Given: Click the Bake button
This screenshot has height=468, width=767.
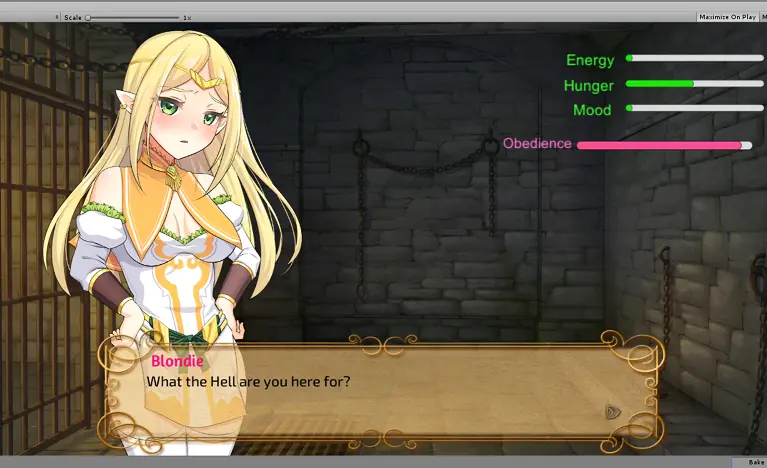Looking at the screenshot, I should (755, 462).
